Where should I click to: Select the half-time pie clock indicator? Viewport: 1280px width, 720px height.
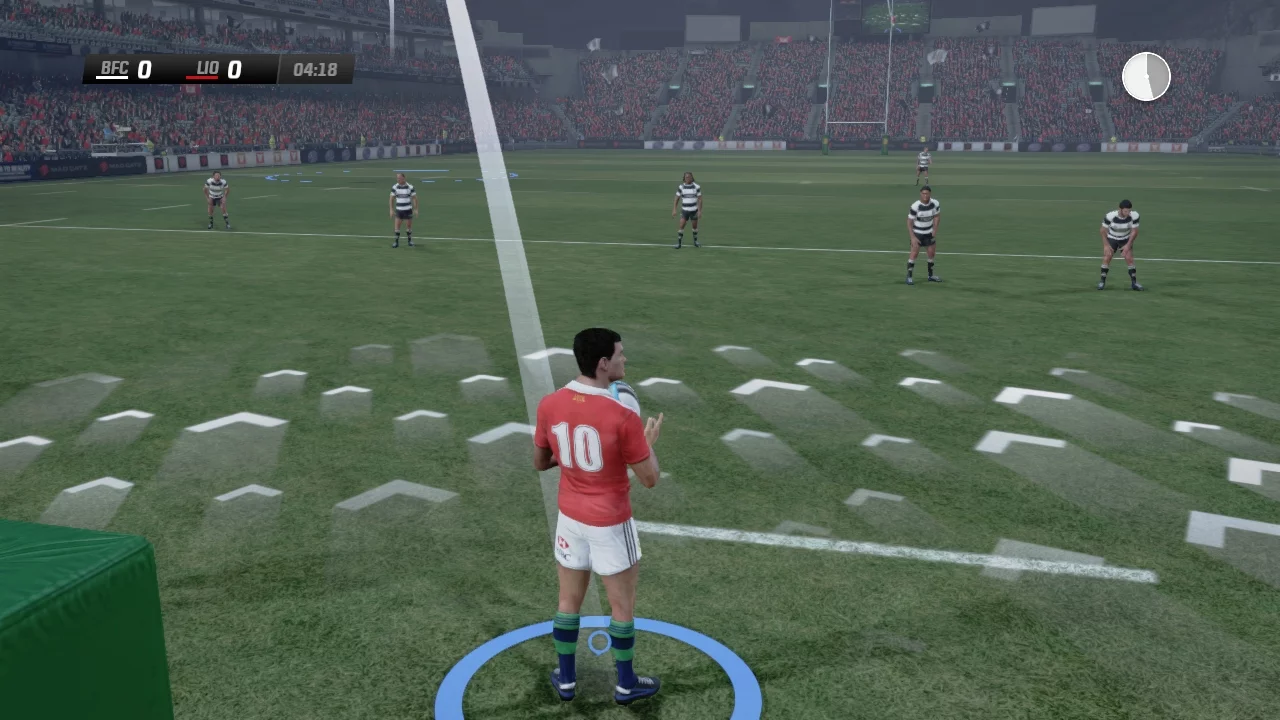(1146, 76)
